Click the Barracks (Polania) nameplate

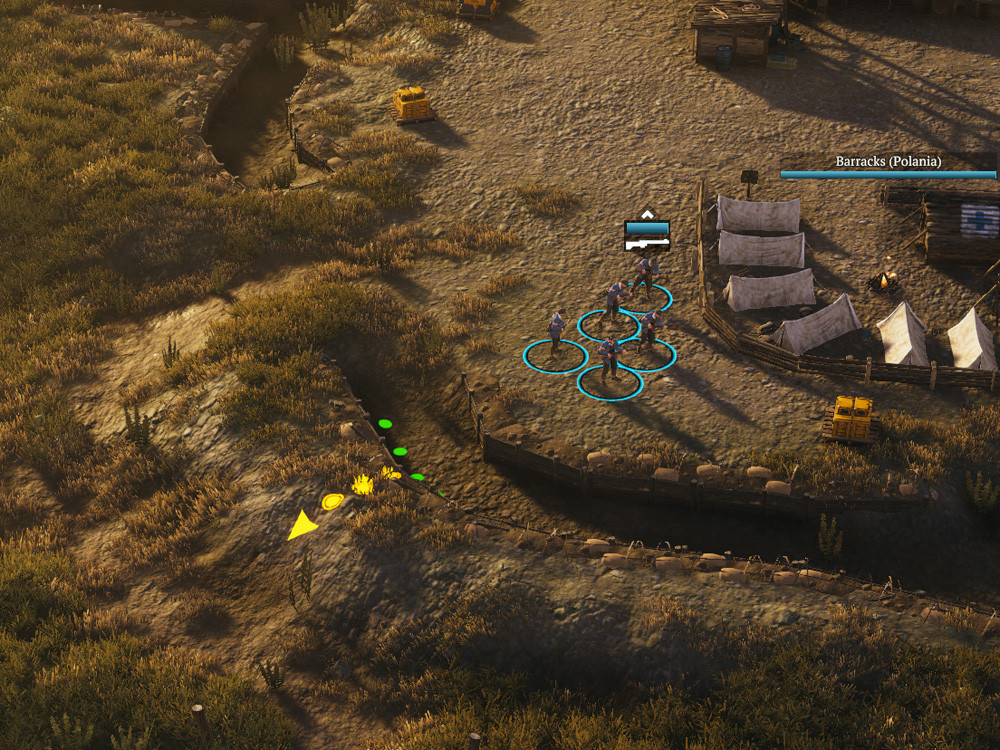888,162
